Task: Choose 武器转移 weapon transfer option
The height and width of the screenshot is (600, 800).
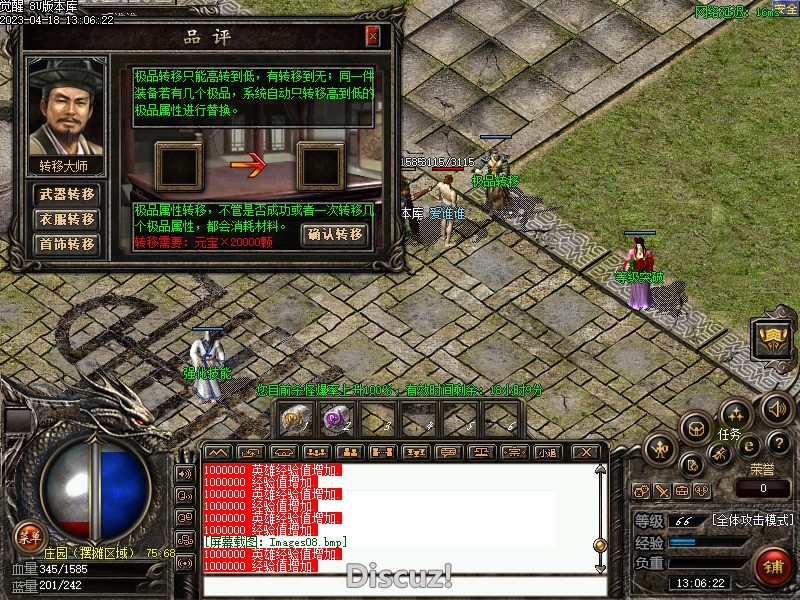Action: 67,194
